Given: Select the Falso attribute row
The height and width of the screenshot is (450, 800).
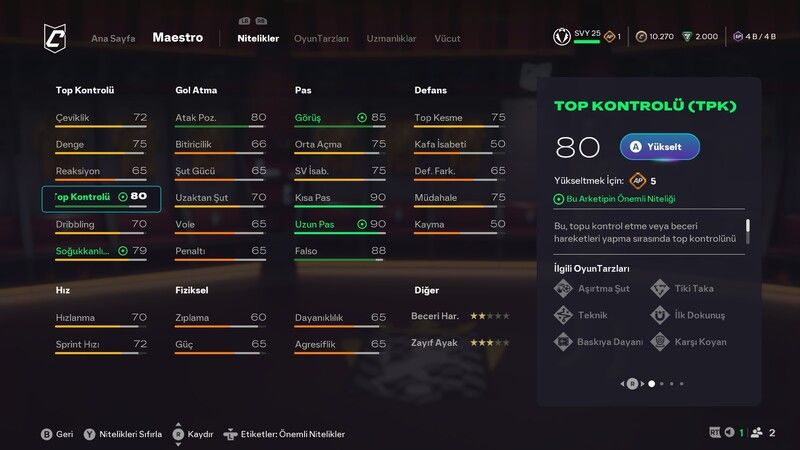Looking at the screenshot, I should pyautogui.click(x=340, y=251).
